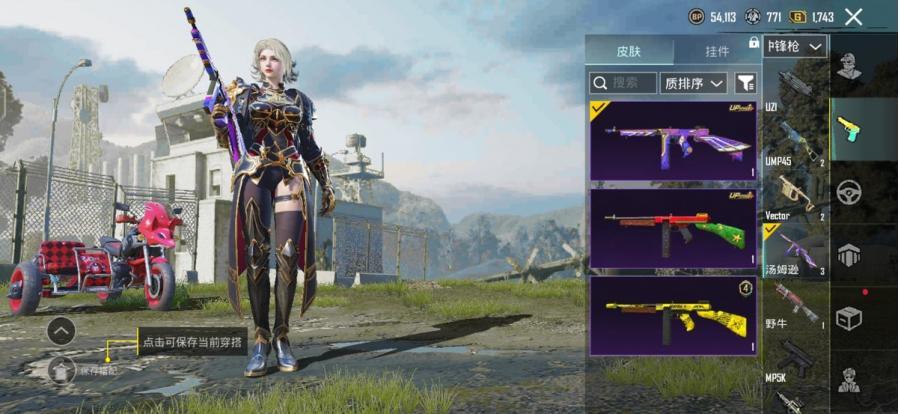
Task: Choose the Vector weapon entry
Action: 795,196
